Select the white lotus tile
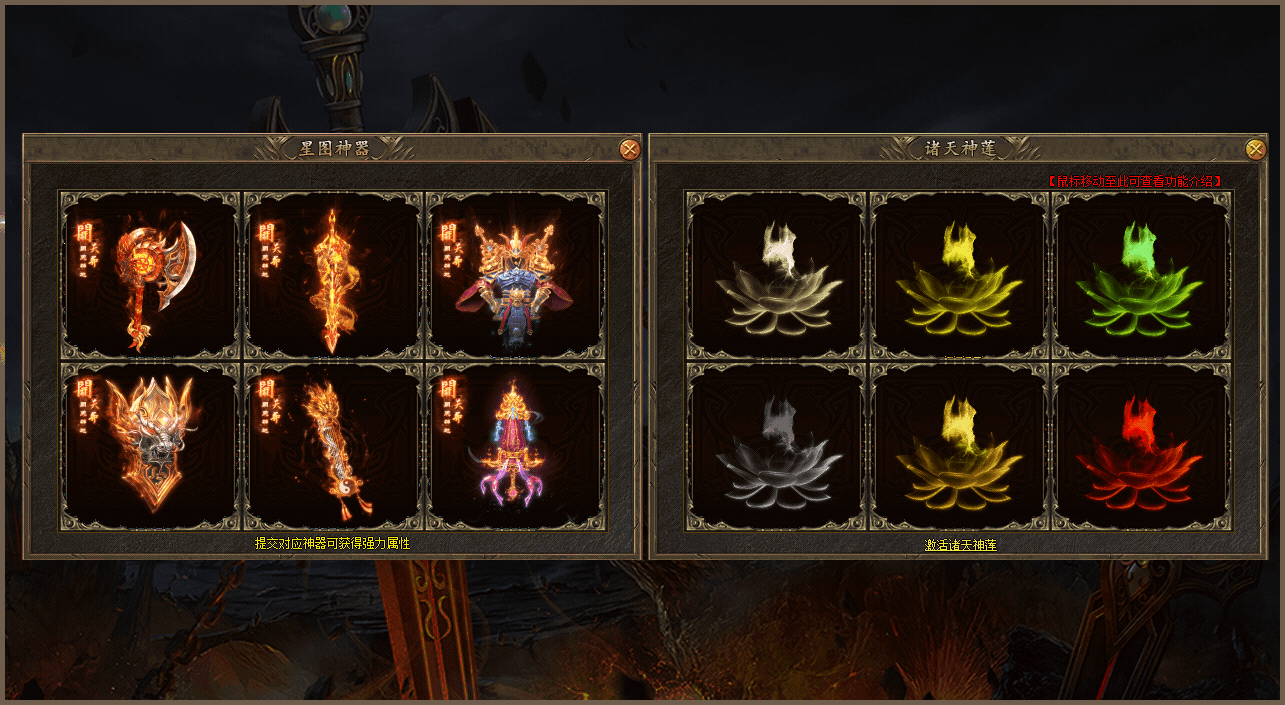The height and width of the screenshot is (705, 1285). tap(776, 275)
